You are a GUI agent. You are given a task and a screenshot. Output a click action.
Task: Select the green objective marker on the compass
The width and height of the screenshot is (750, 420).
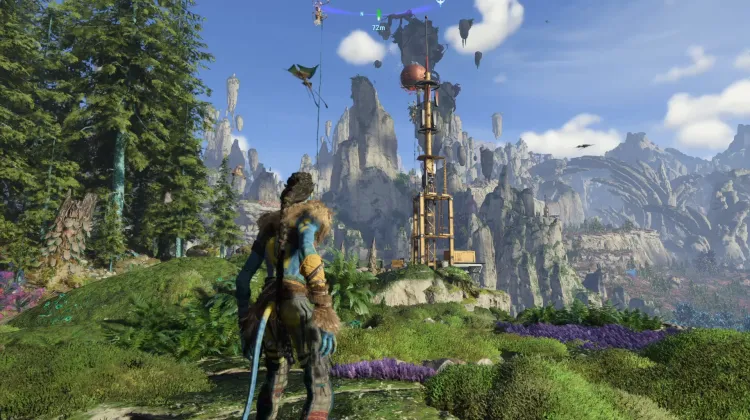(378, 15)
